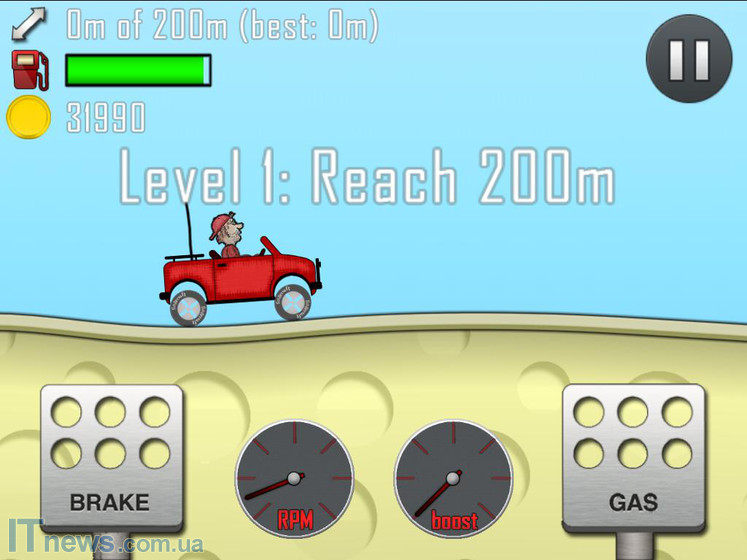The height and width of the screenshot is (560, 747).
Task: Step on the GAS pedal
Action: pyautogui.click(x=634, y=460)
